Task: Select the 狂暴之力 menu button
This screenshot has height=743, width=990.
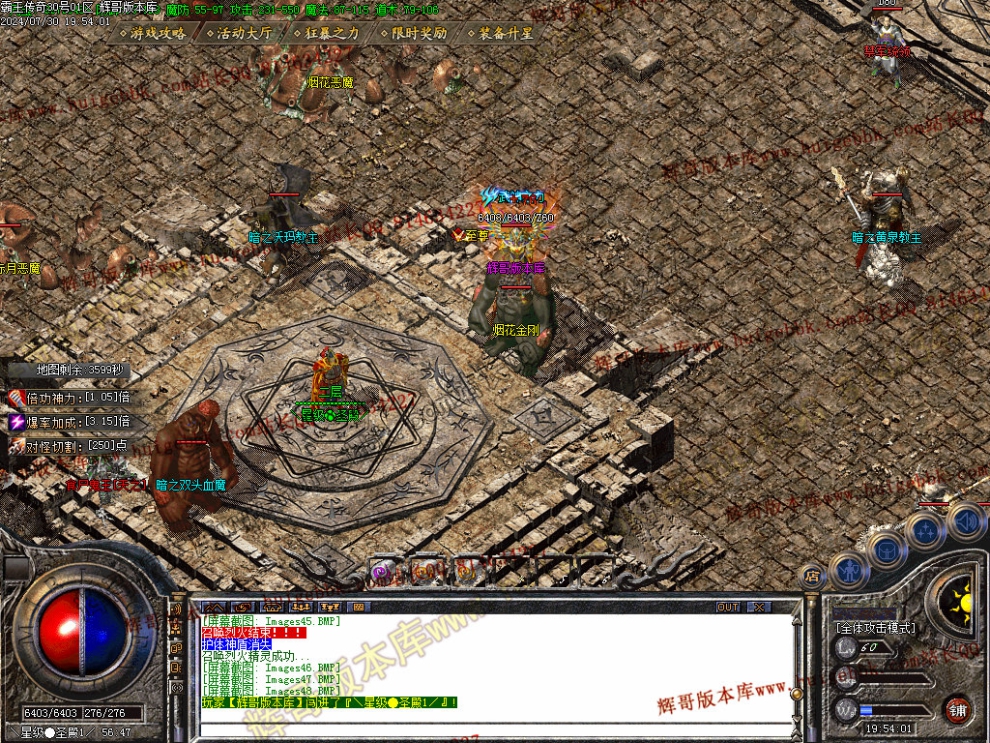Action: (x=326, y=33)
